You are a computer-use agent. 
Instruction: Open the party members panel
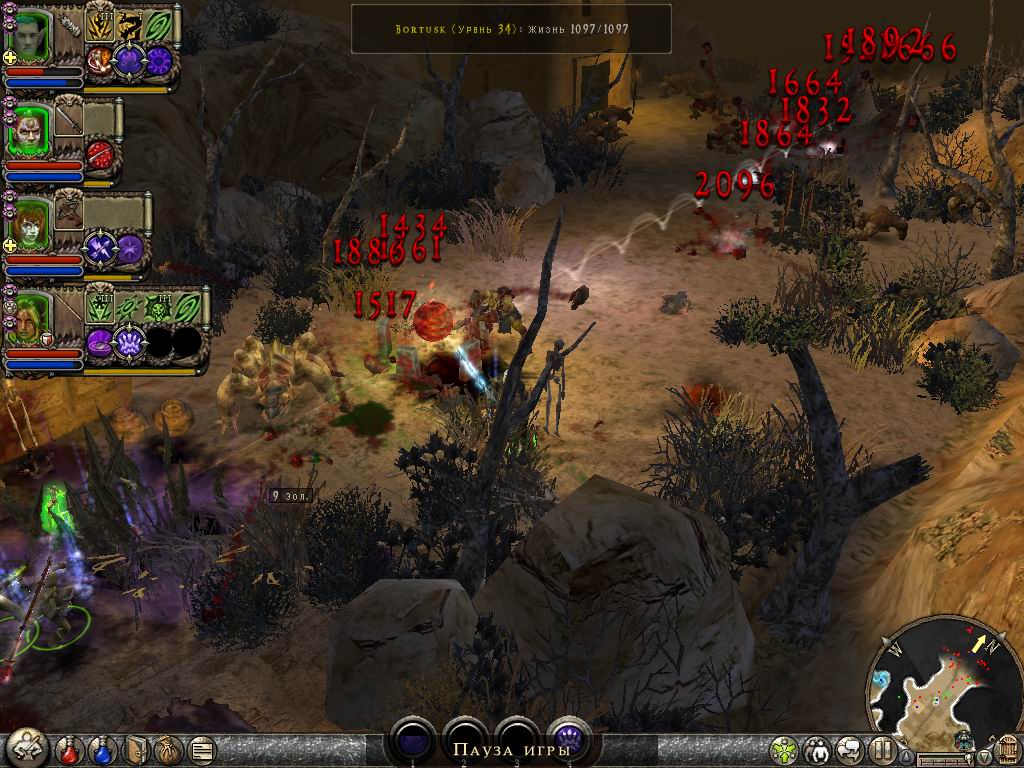818,749
